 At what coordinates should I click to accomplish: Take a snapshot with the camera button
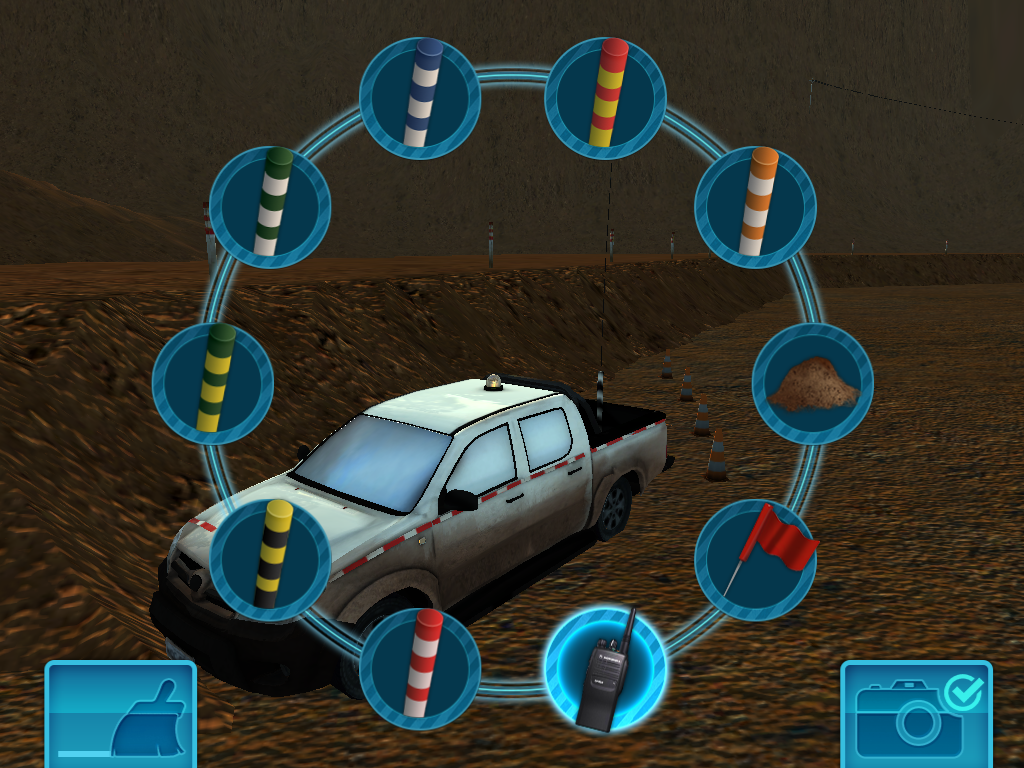(916, 714)
